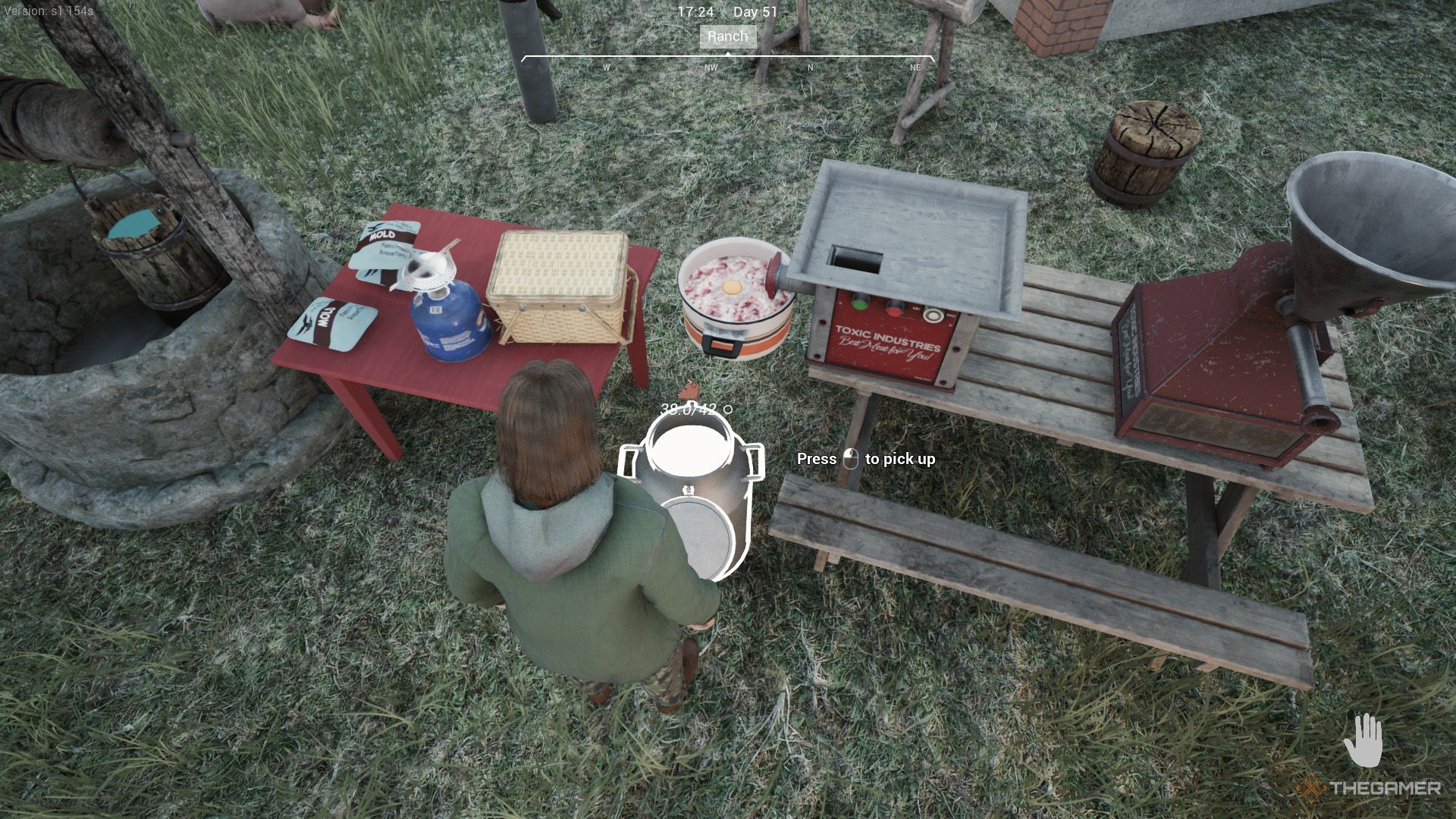1456x819 pixels.
Task: Click the compass direction bar
Action: 727,62
